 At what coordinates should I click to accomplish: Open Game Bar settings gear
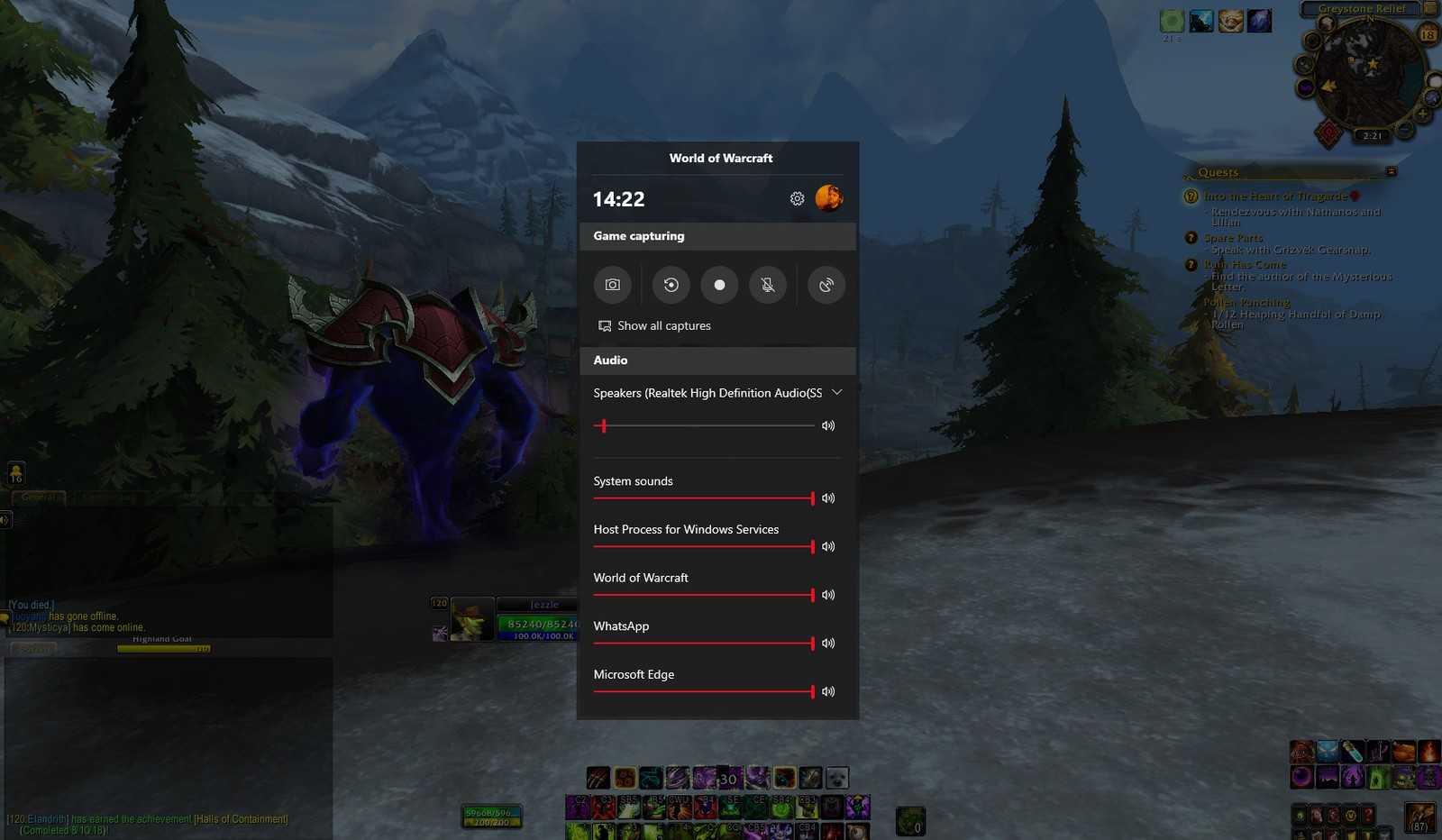[797, 198]
